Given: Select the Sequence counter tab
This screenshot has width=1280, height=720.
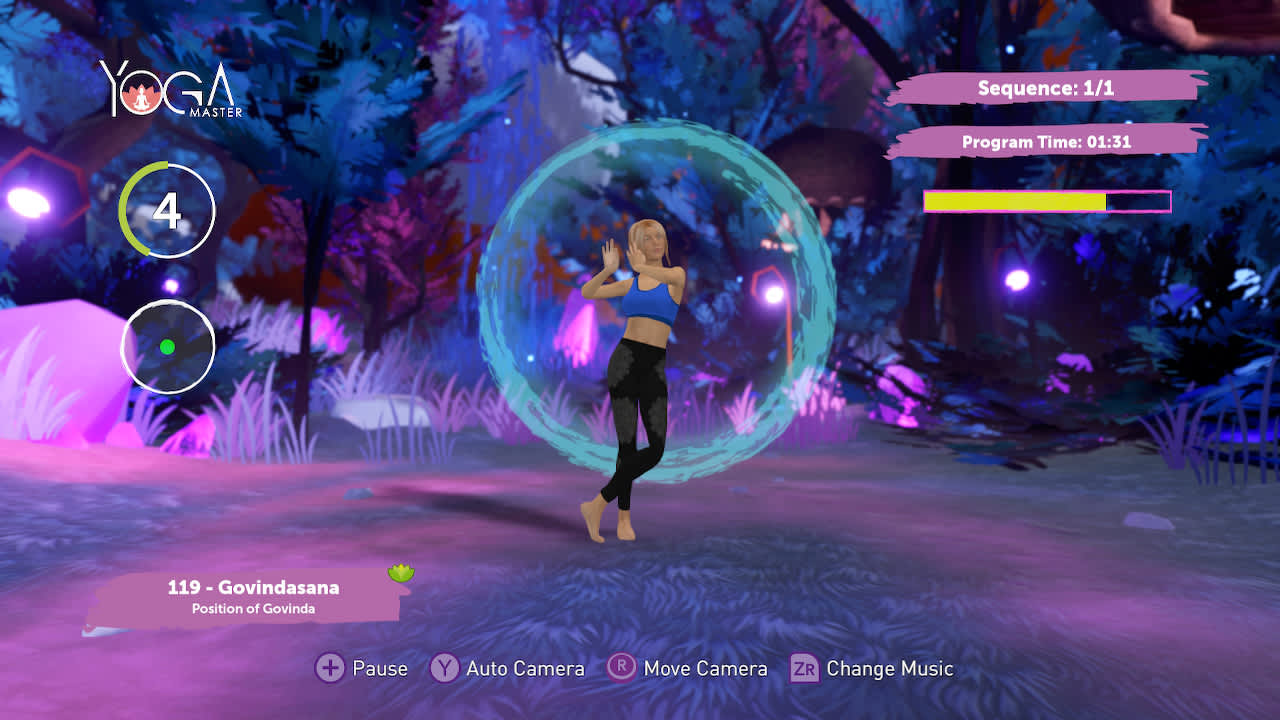Looking at the screenshot, I should click(x=1048, y=88).
